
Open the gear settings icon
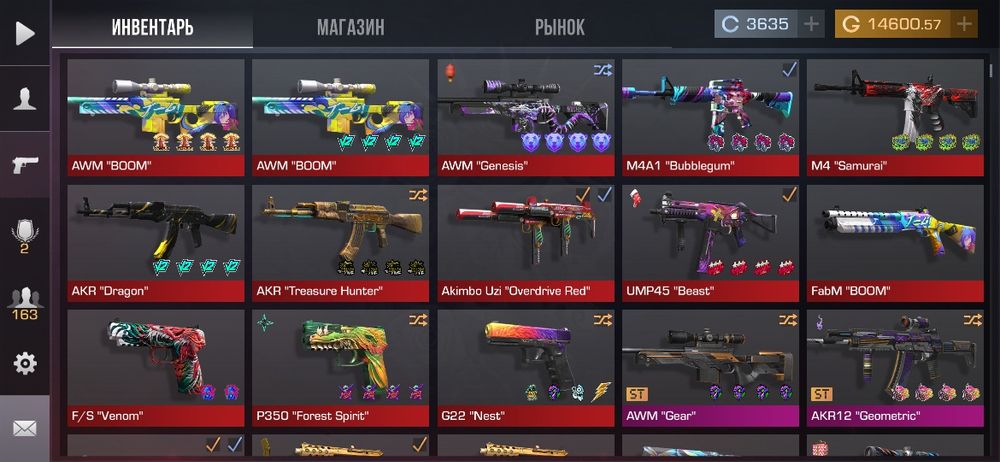[25, 362]
